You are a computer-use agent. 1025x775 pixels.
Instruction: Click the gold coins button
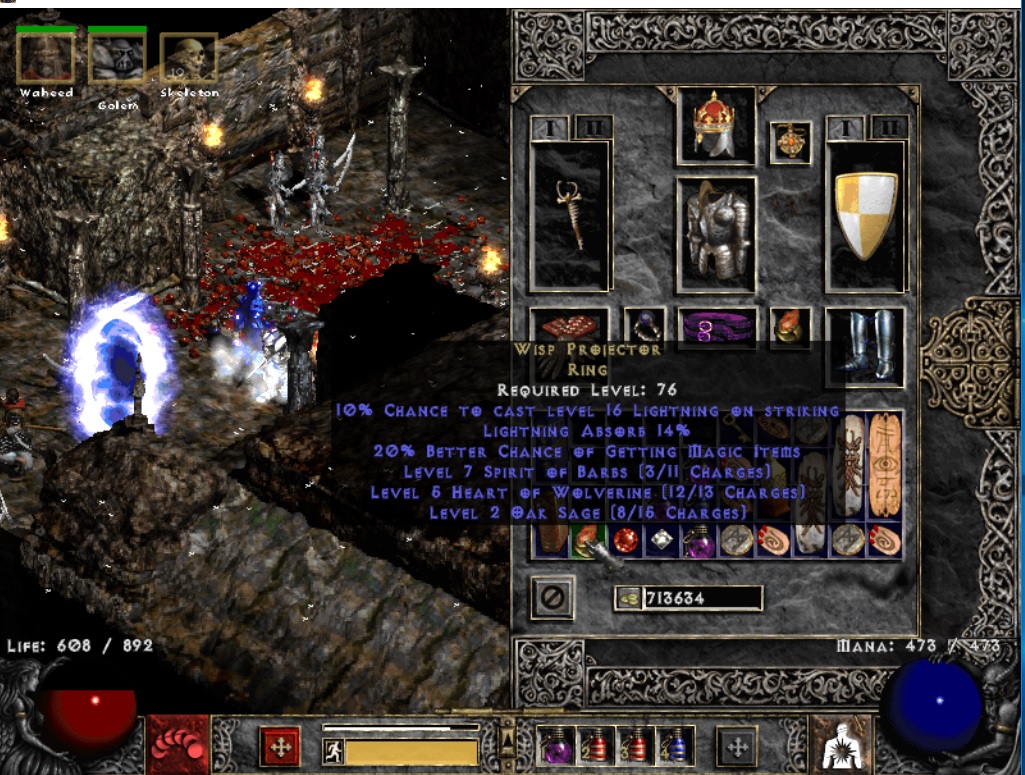point(628,598)
